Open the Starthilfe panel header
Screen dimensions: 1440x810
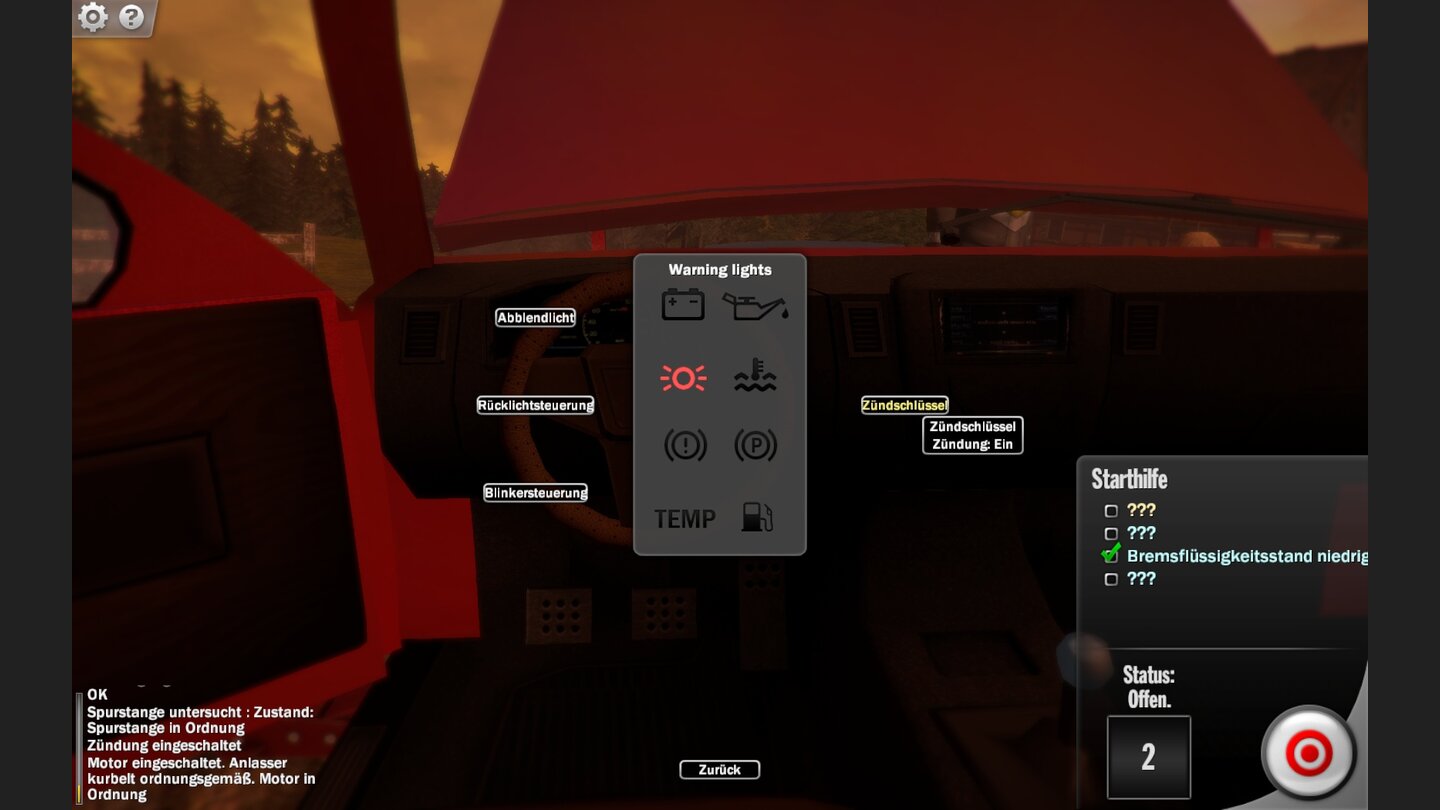pyautogui.click(x=1129, y=480)
